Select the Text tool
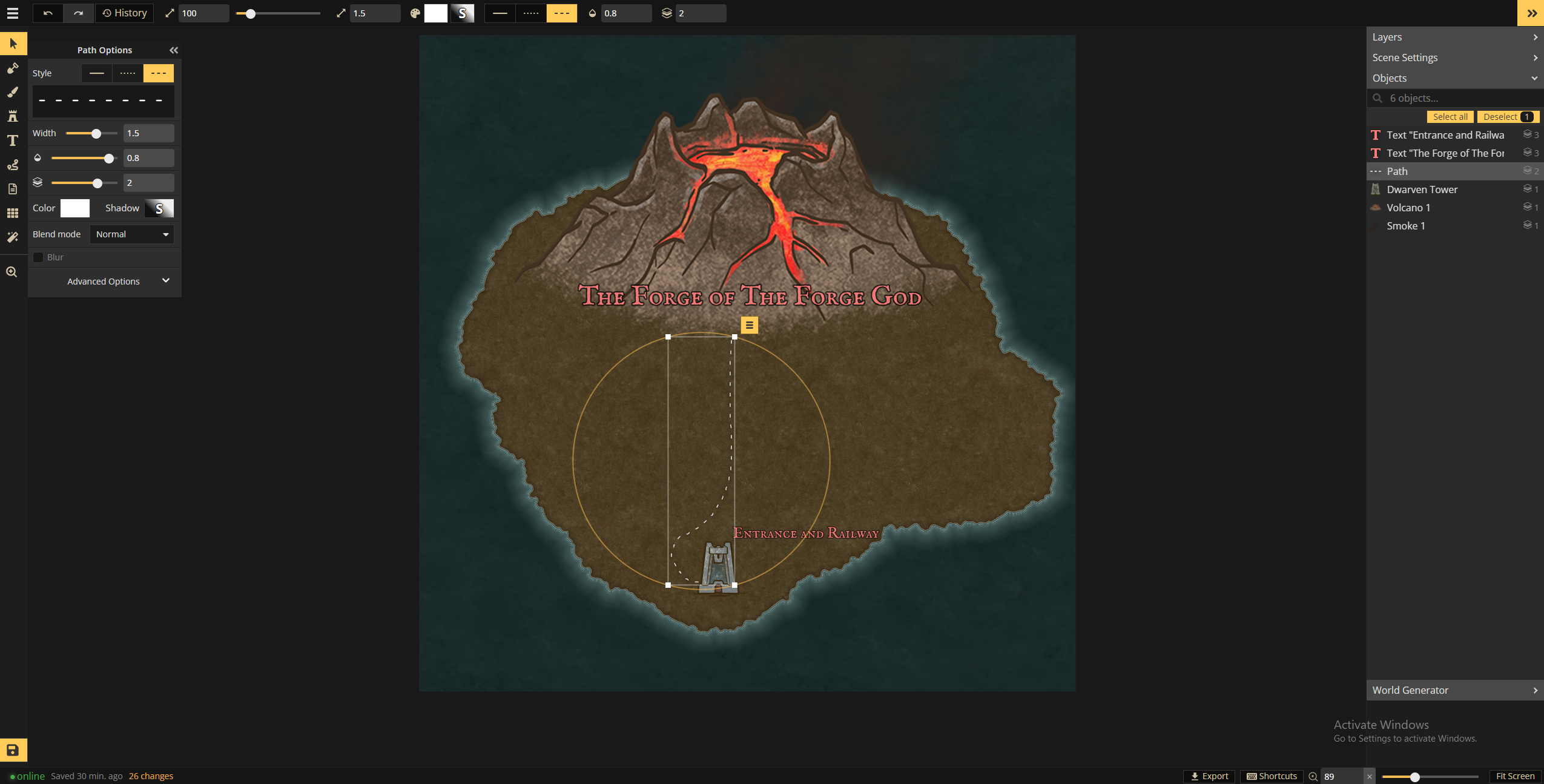This screenshot has height=784, width=1544. [x=13, y=140]
